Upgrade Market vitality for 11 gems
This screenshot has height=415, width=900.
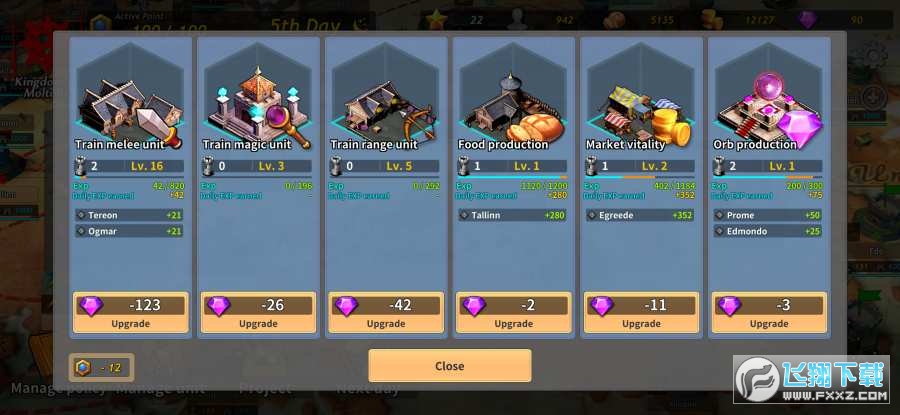point(641,312)
